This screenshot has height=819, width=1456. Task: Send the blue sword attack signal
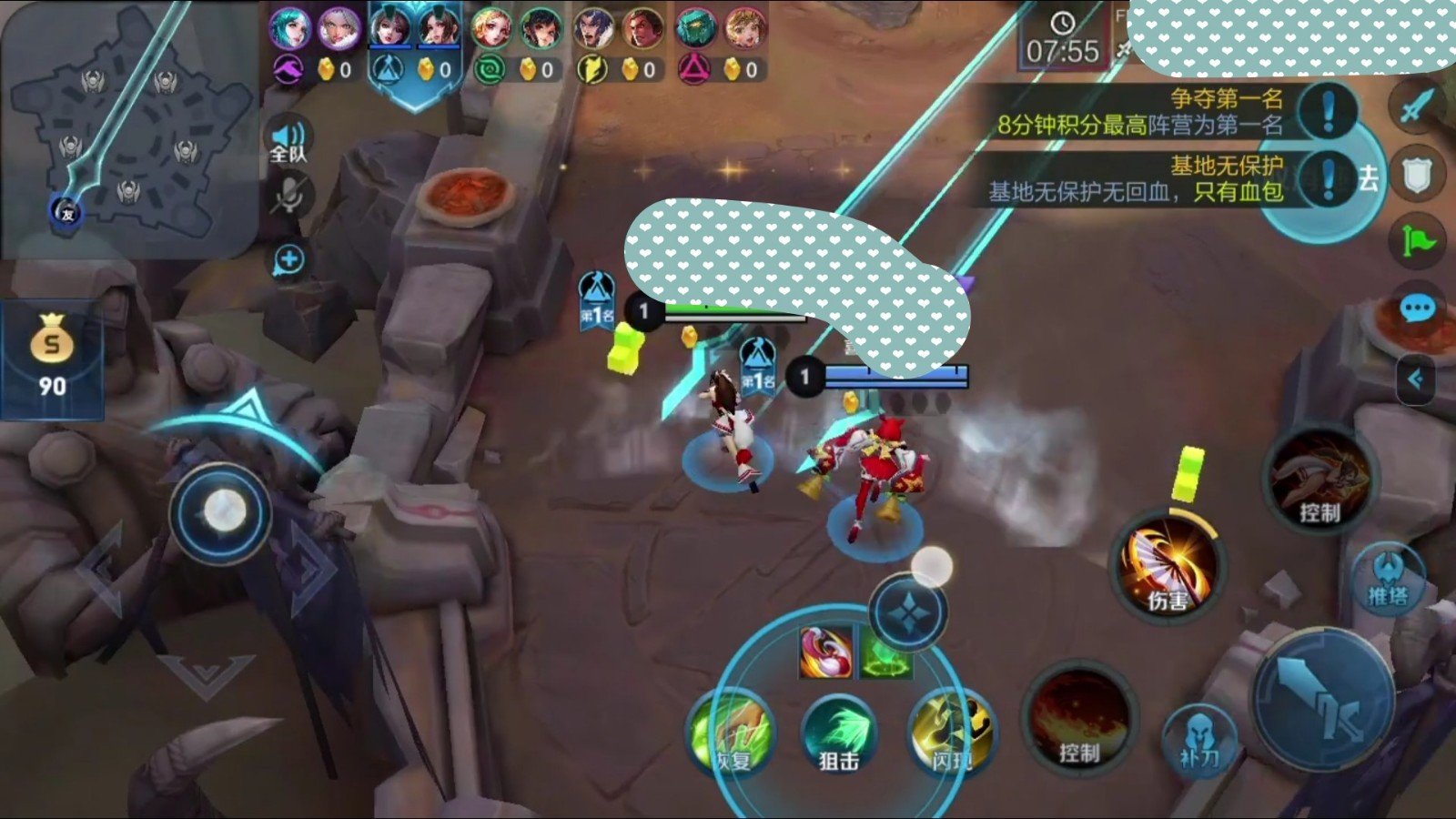pos(1415,106)
